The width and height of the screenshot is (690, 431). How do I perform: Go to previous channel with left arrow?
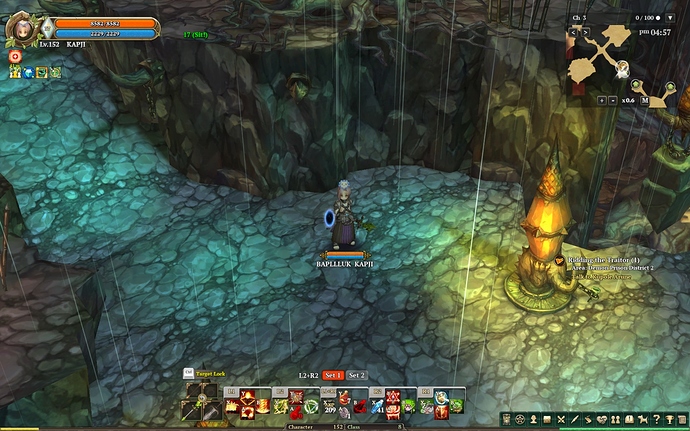tap(573, 31)
